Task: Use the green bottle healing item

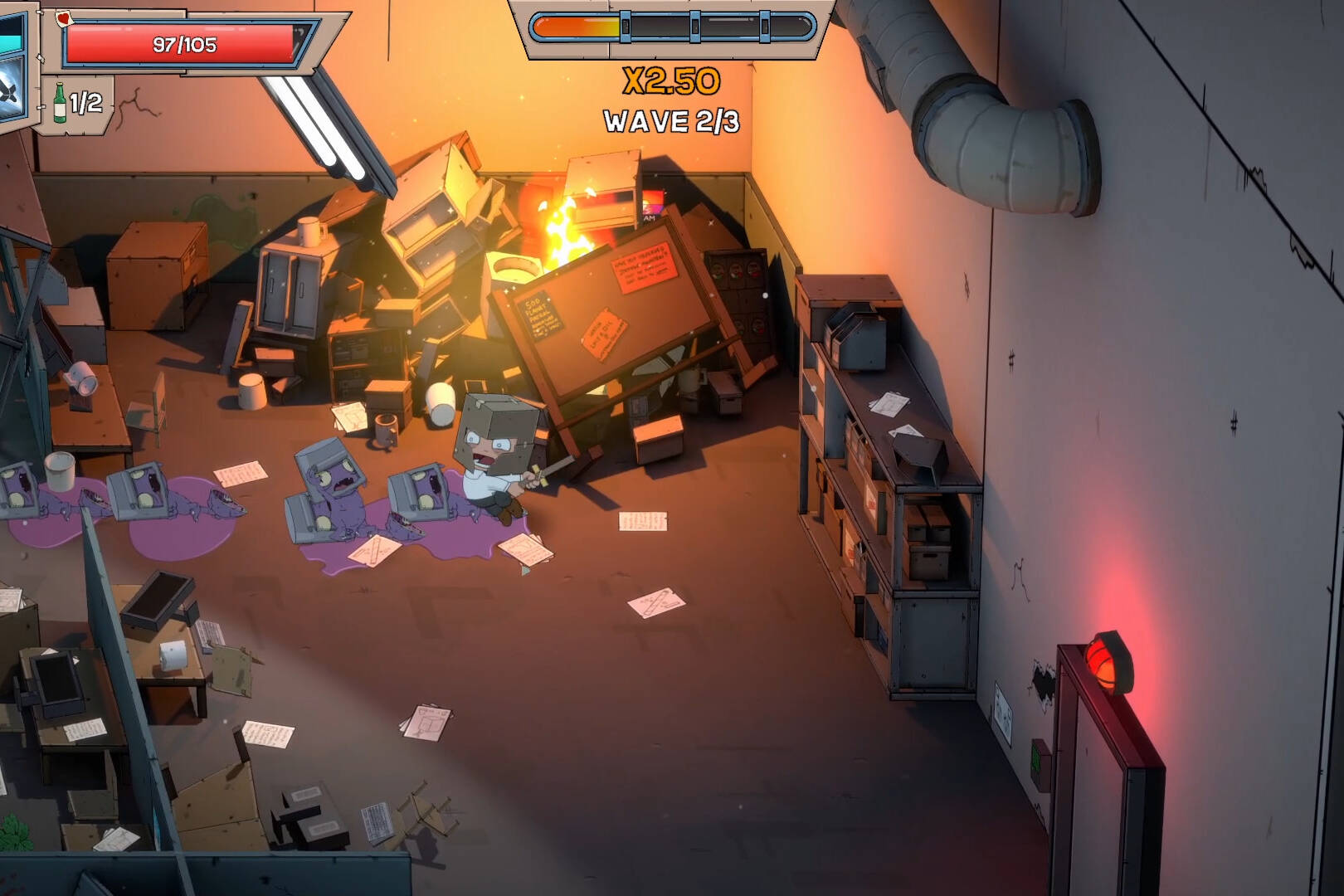Action: tap(61, 103)
